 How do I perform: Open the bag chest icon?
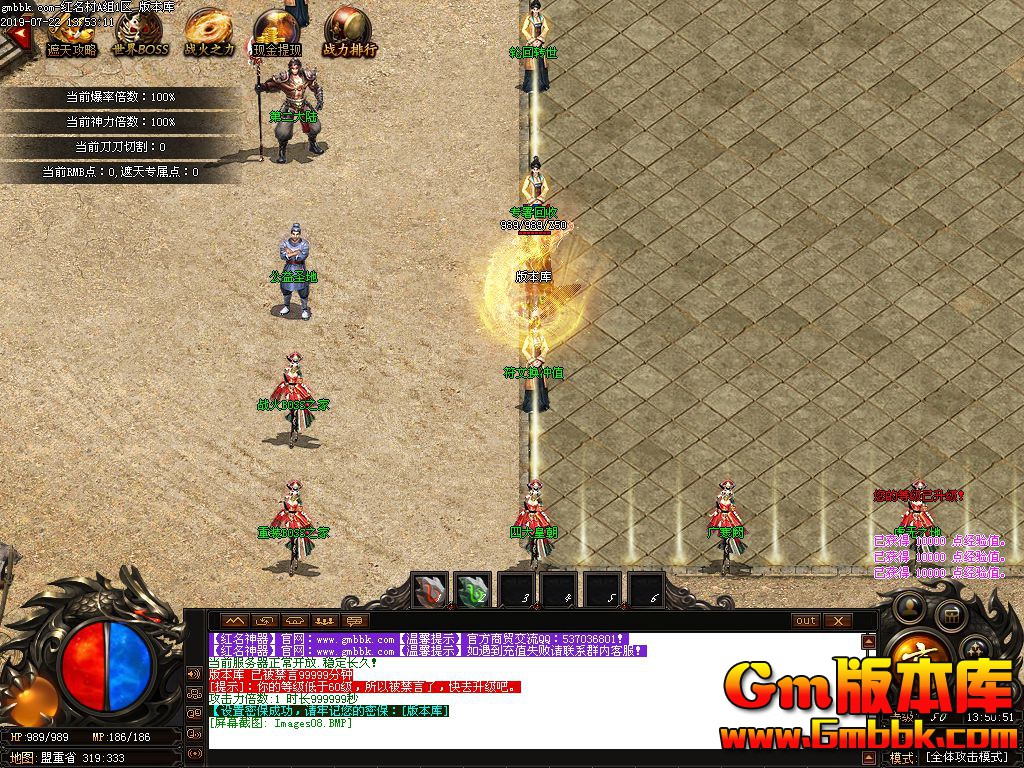tap(951, 615)
